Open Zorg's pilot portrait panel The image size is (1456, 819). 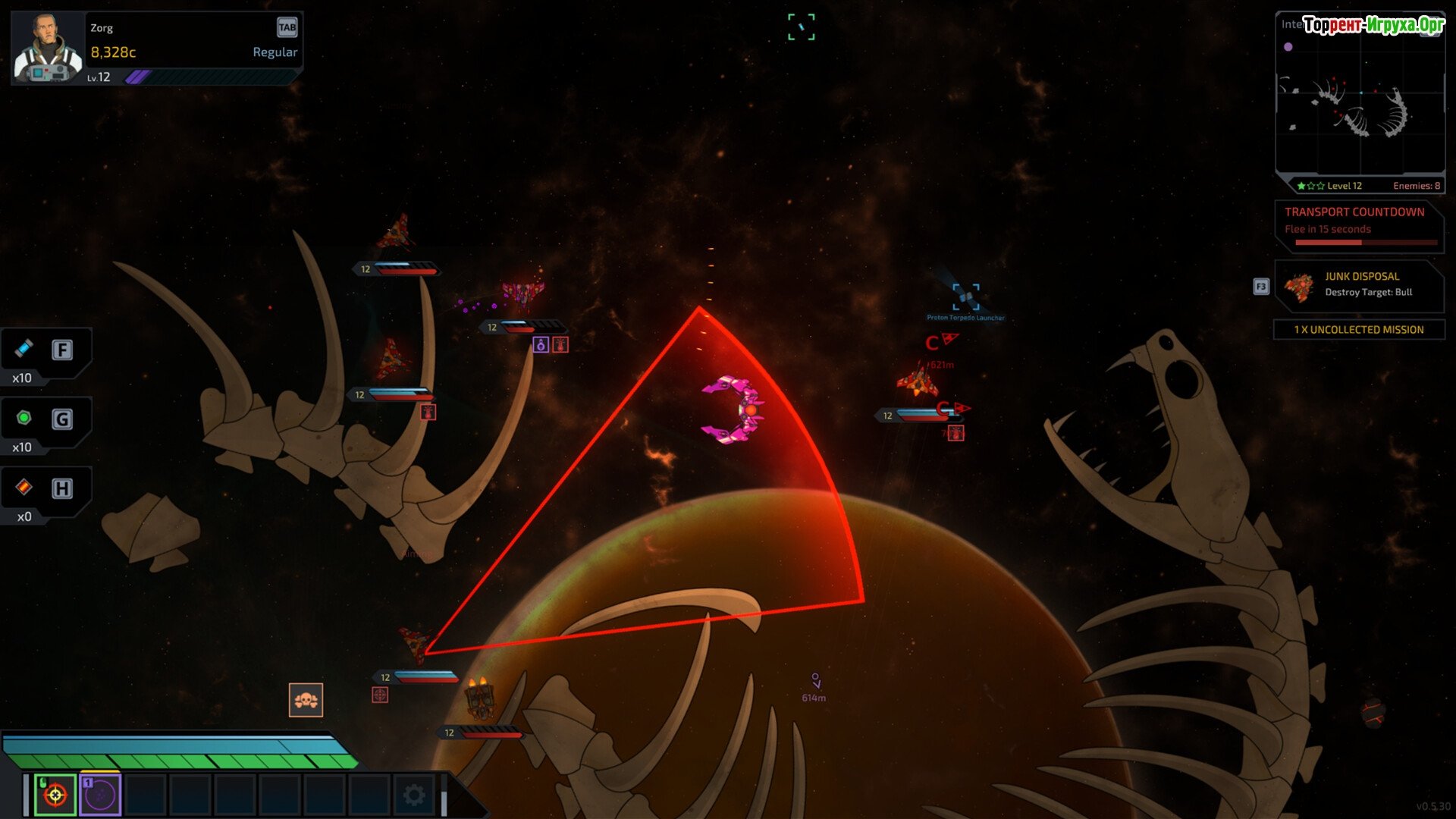click(x=47, y=47)
